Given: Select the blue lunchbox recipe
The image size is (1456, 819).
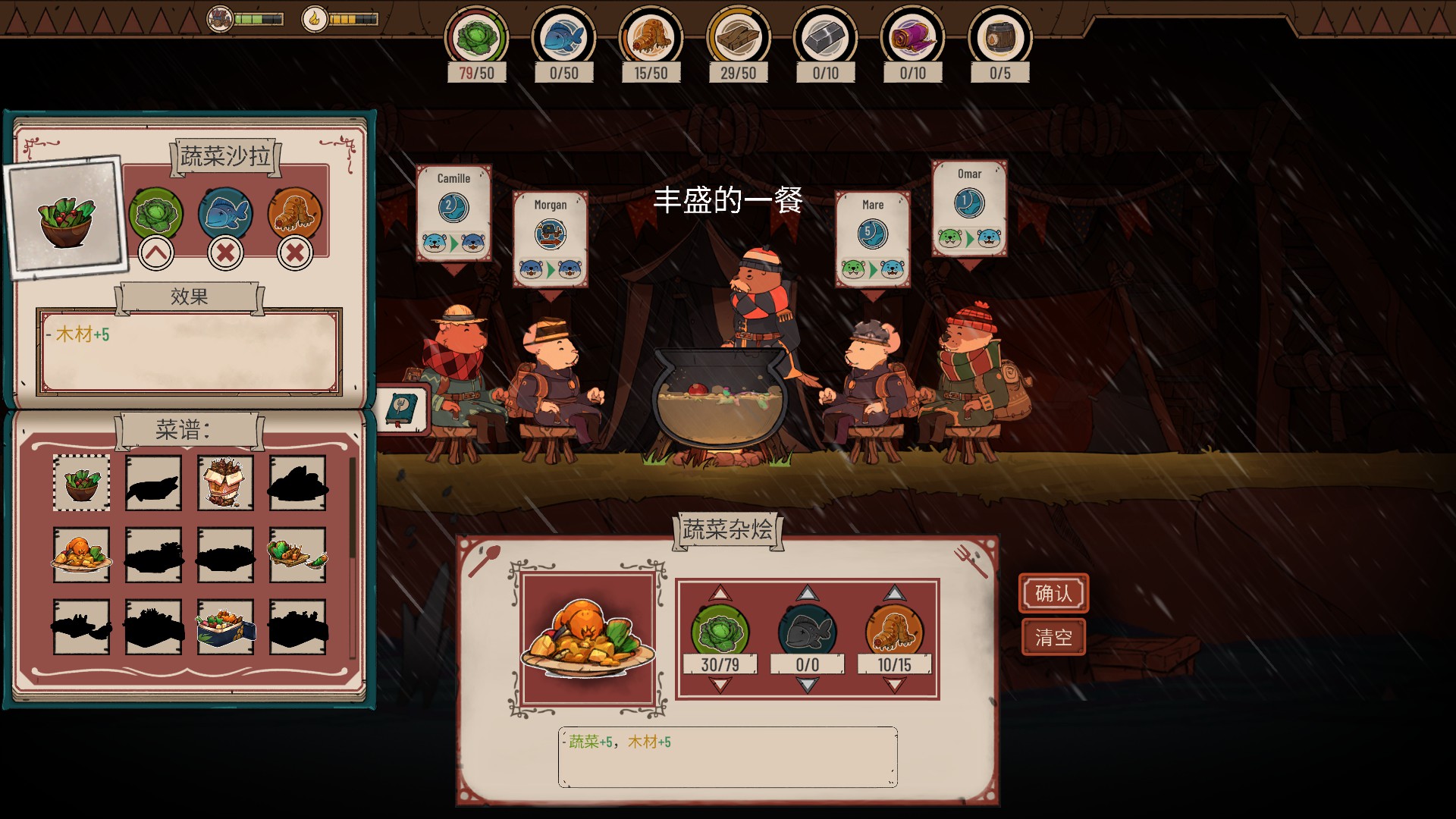Looking at the screenshot, I should [225, 626].
